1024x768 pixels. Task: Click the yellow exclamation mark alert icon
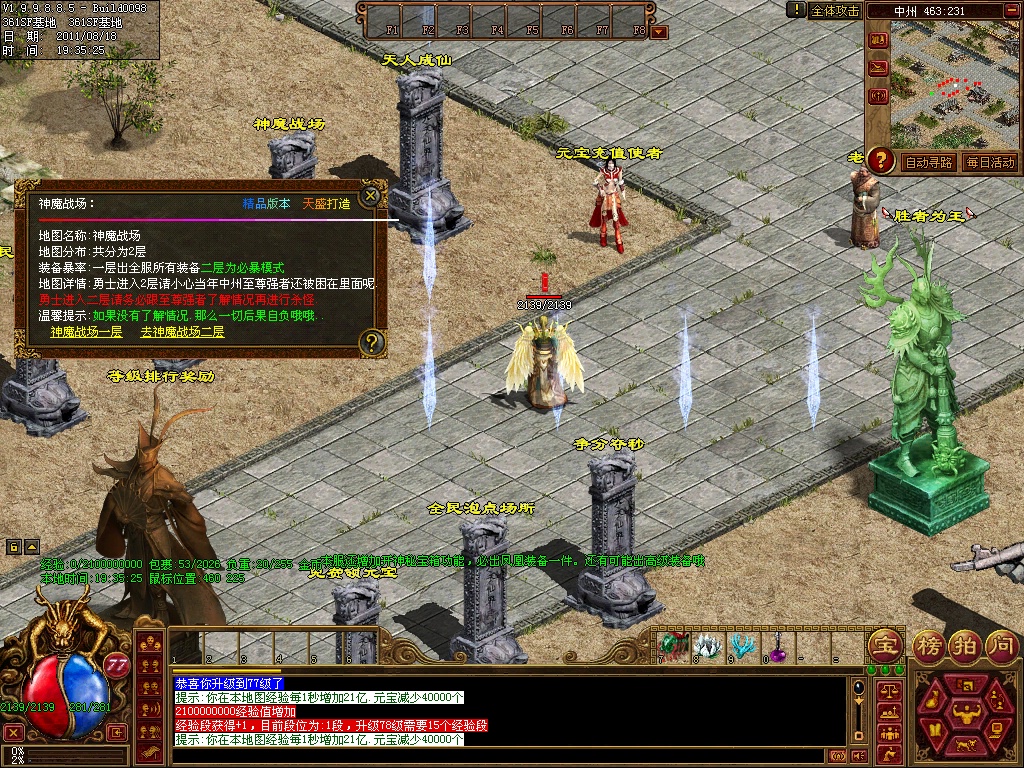click(796, 10)
